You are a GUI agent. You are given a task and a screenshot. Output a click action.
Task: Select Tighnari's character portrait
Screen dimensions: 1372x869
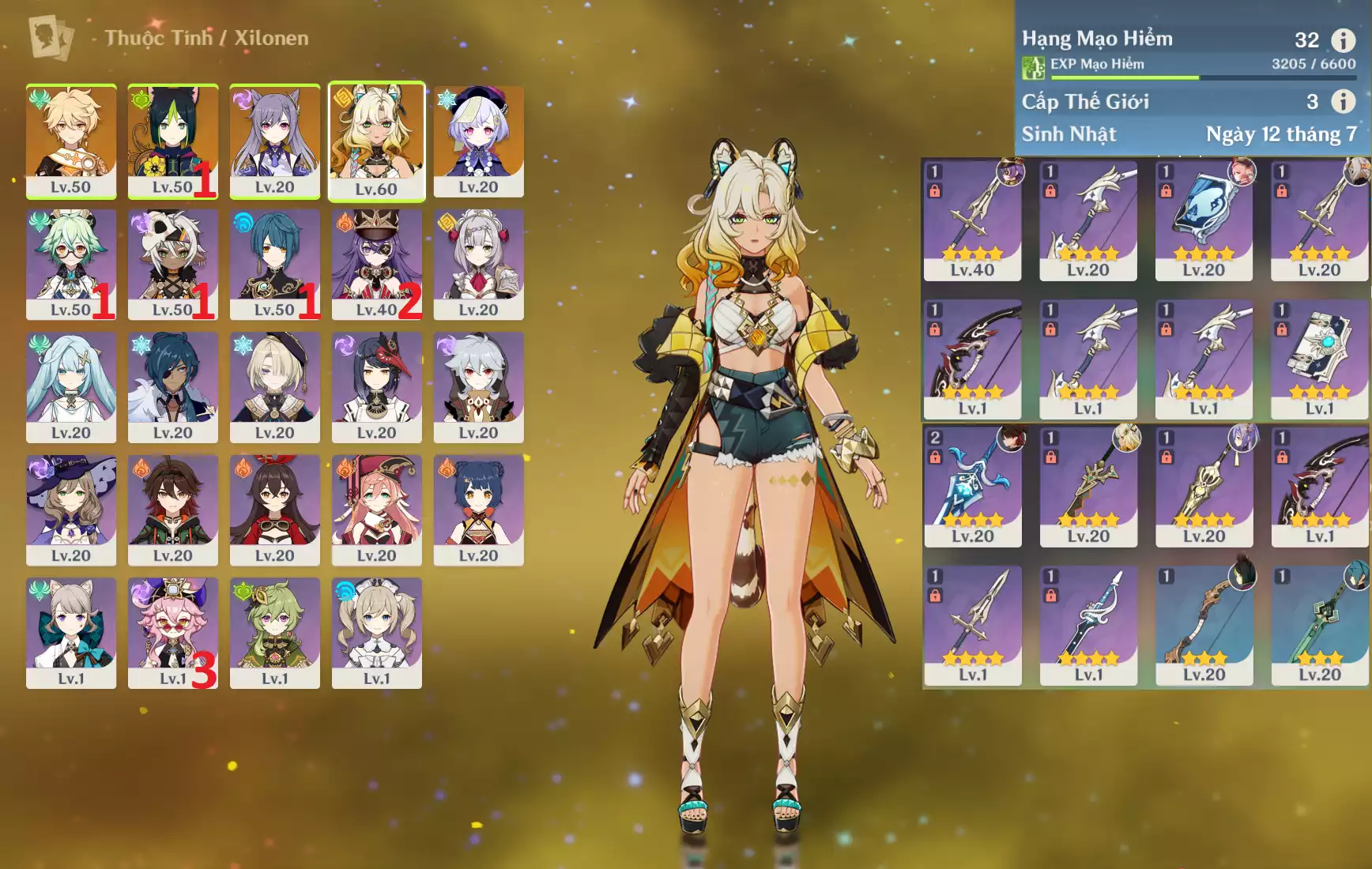(172, 141)
